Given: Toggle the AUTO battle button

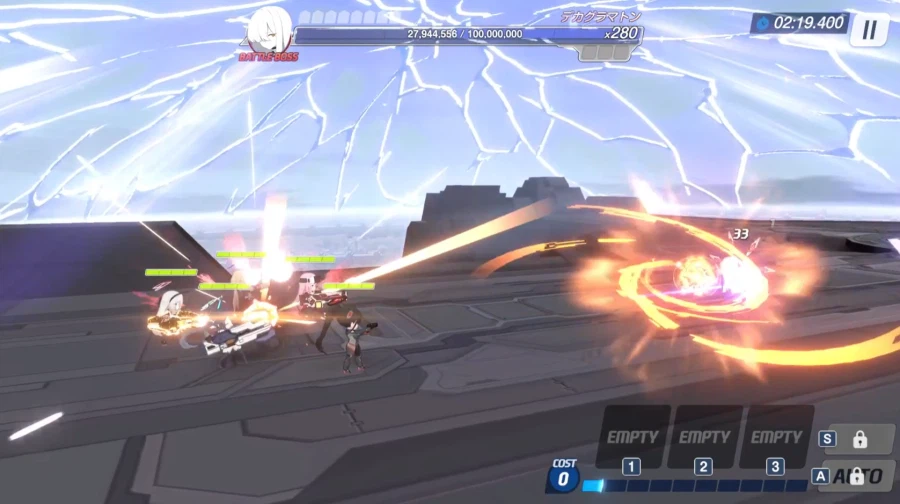Looking at the screenshot, I should (x=857, y=476).
